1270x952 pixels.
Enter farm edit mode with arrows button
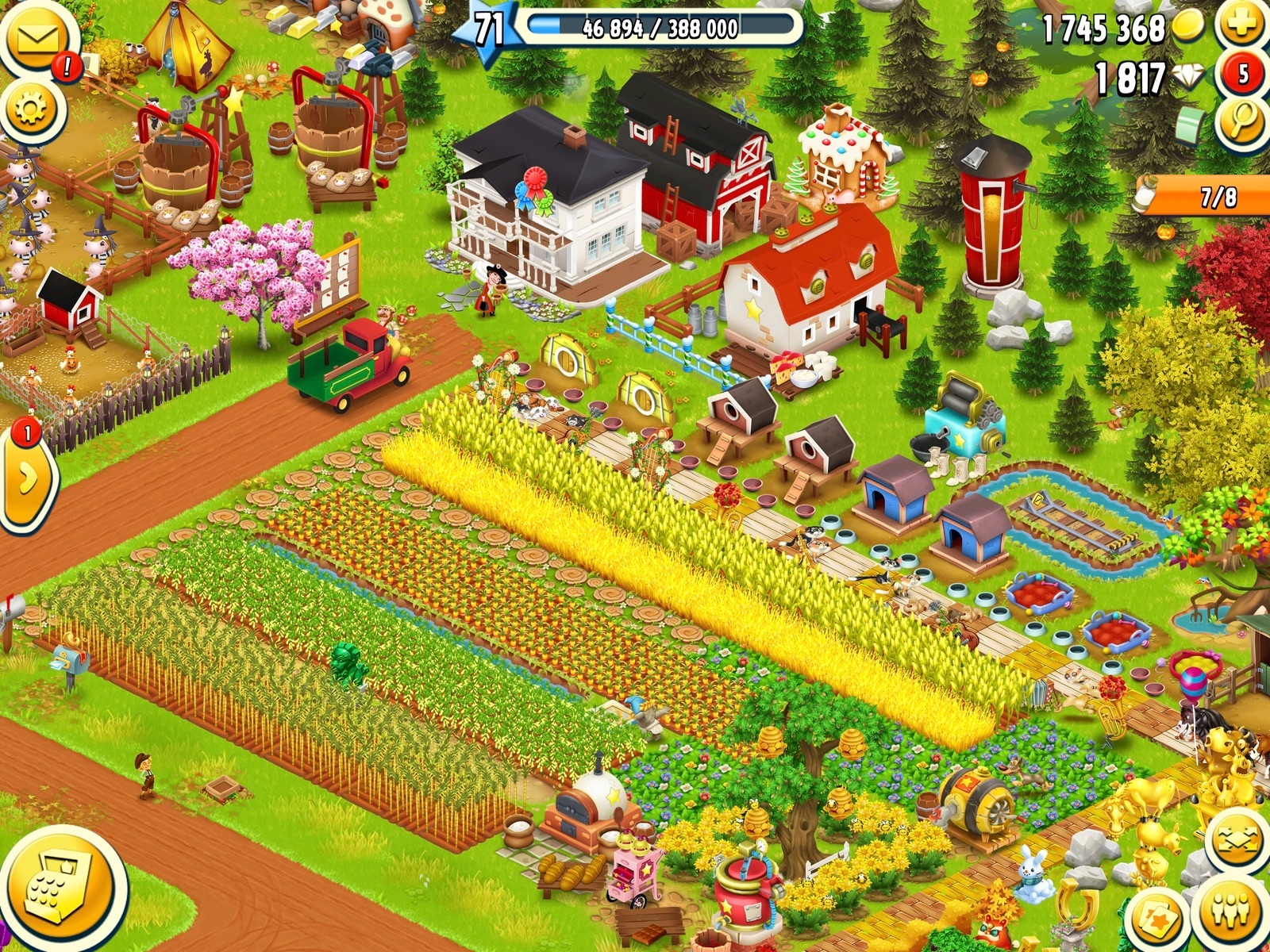tap(1236, 843)
